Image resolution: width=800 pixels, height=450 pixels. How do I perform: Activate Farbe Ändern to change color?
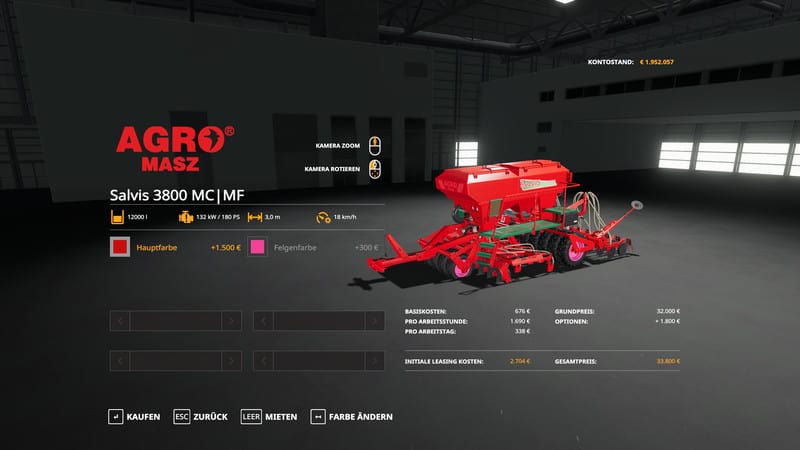[x=352, y=416]
